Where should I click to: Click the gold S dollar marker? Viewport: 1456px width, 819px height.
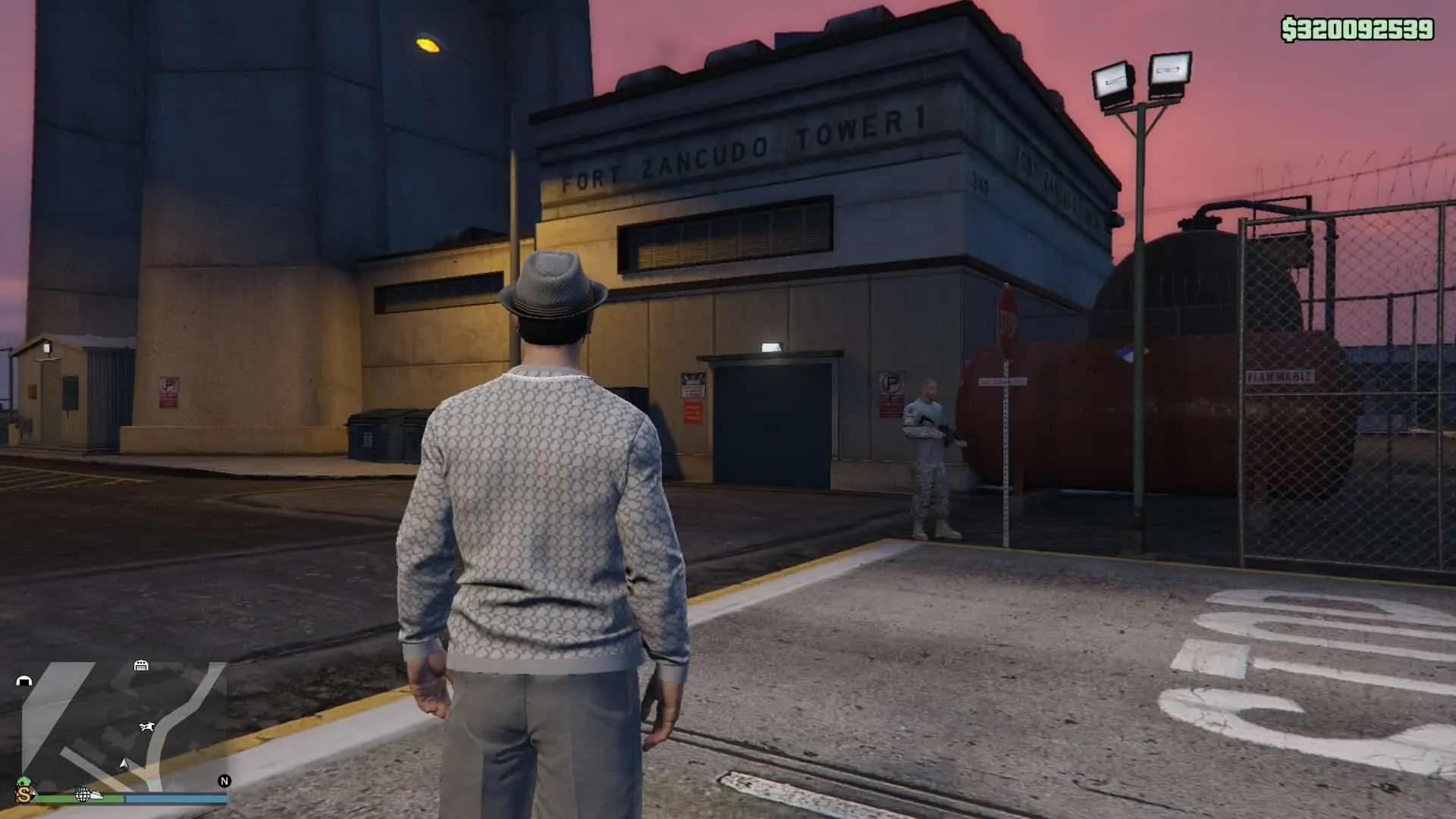coord(25,795)
